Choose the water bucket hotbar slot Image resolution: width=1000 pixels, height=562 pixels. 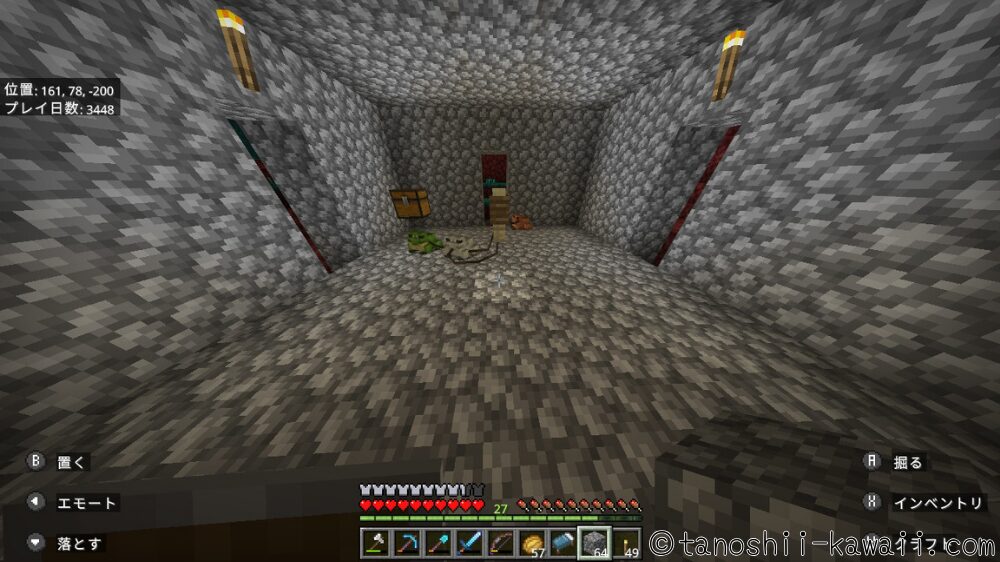tap(564, 543)
